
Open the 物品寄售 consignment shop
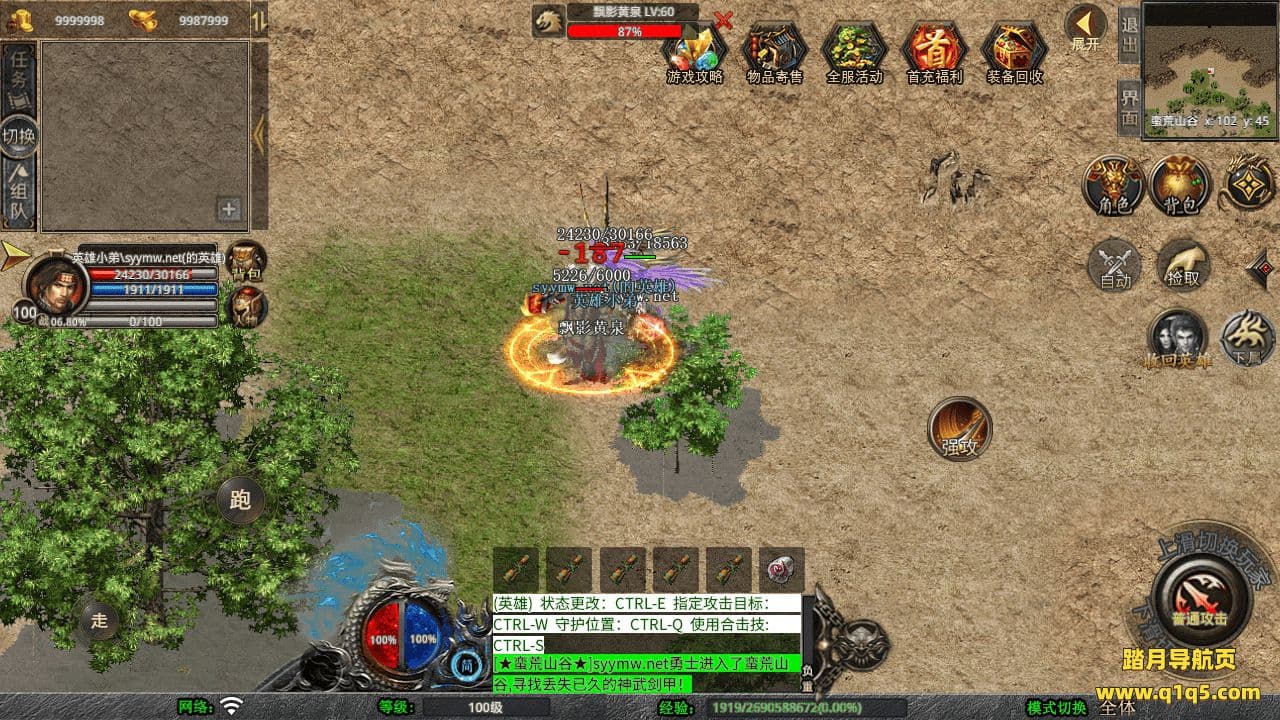774,52
